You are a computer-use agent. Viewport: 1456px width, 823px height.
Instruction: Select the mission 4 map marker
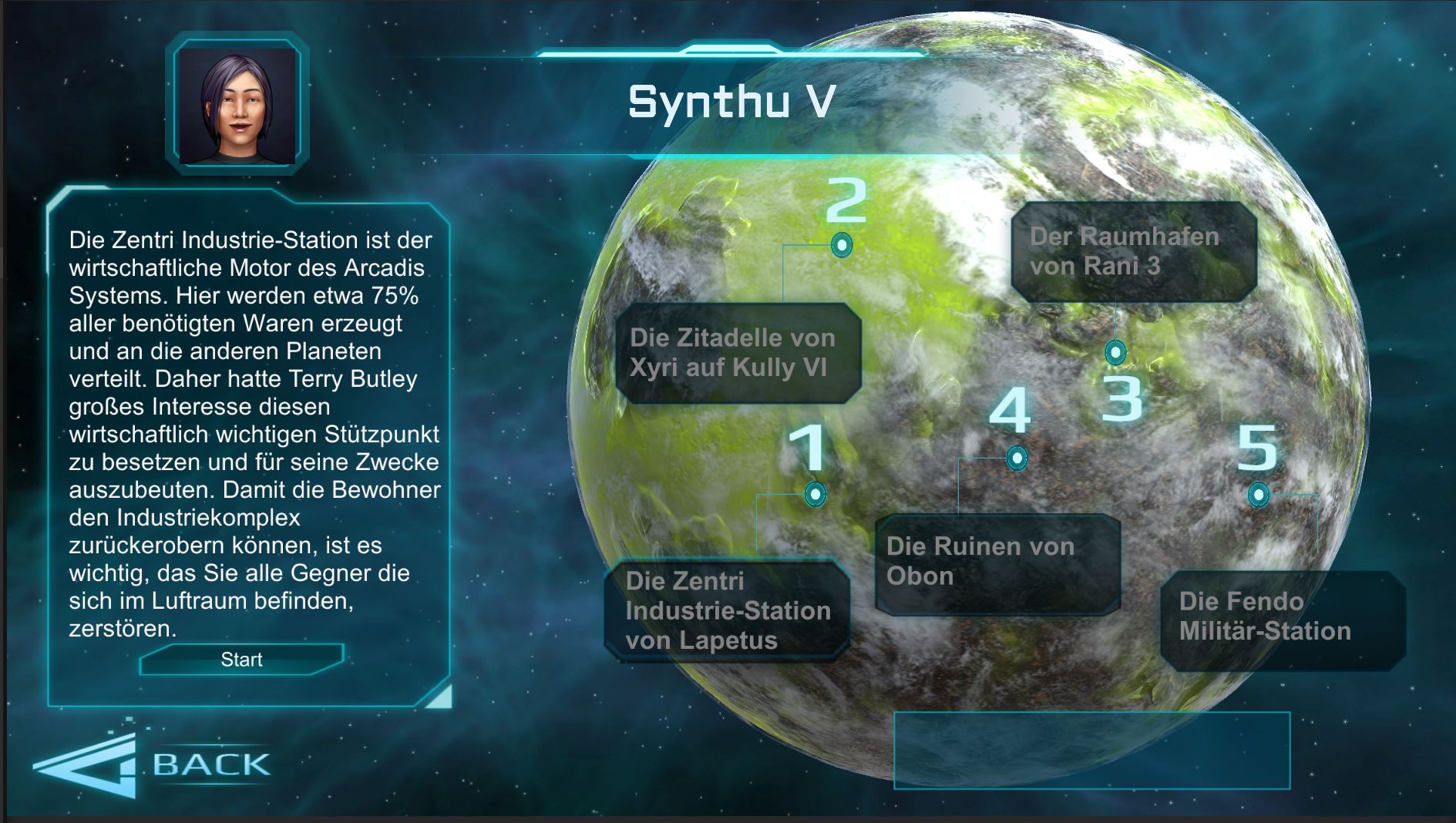pyautogui.click(x=1017, y=459)
